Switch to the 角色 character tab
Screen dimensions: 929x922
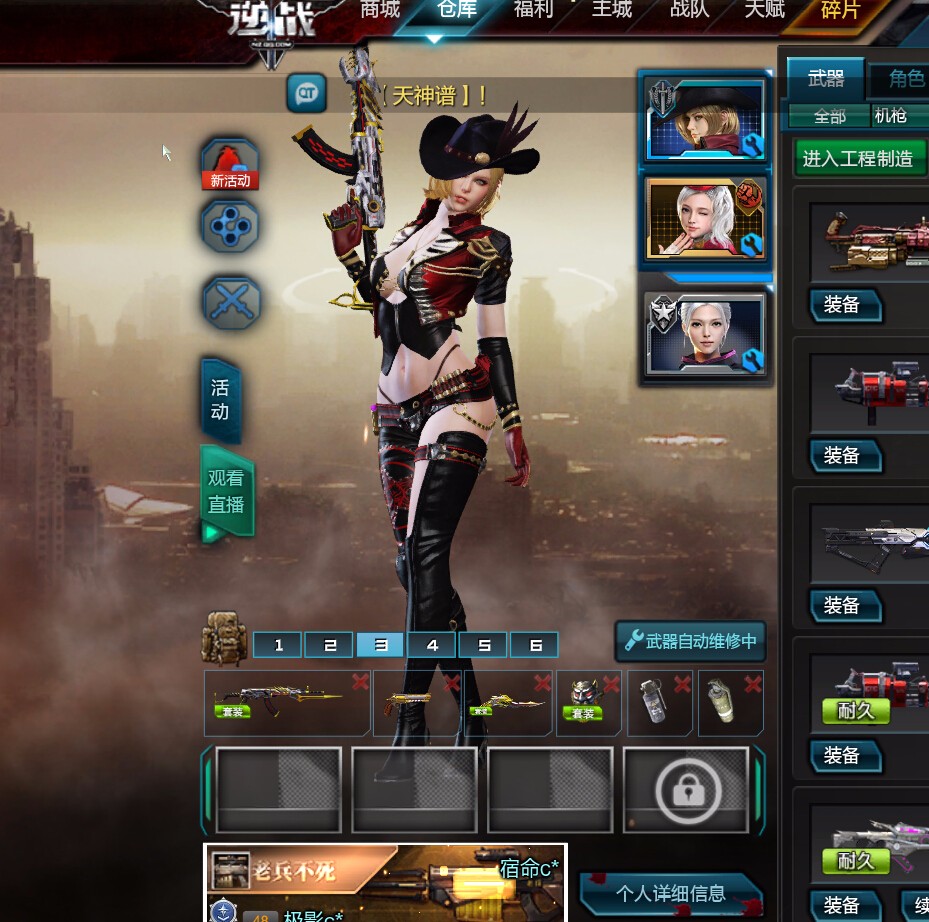[903, 78]
